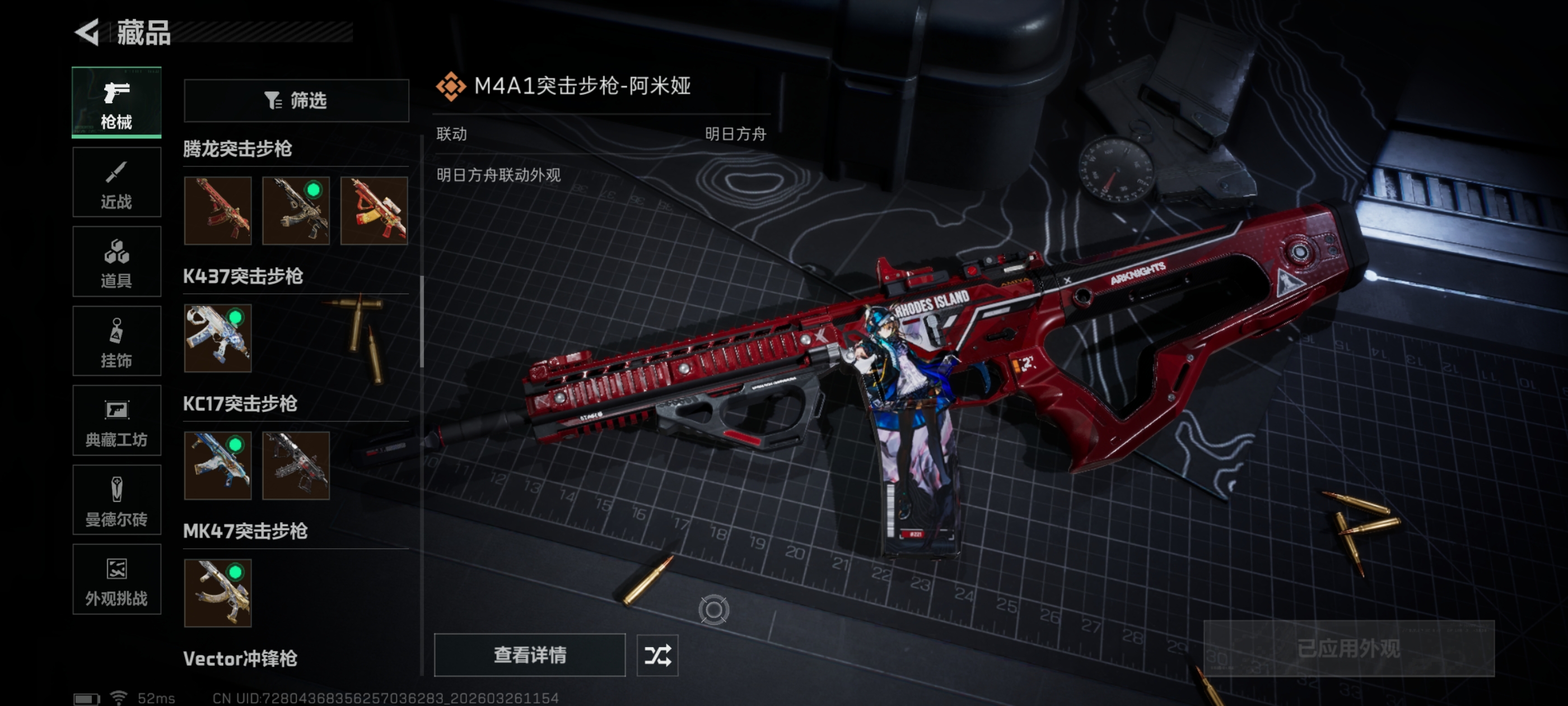Click the 已应用外观 applied skin button

coord(1349,648)
